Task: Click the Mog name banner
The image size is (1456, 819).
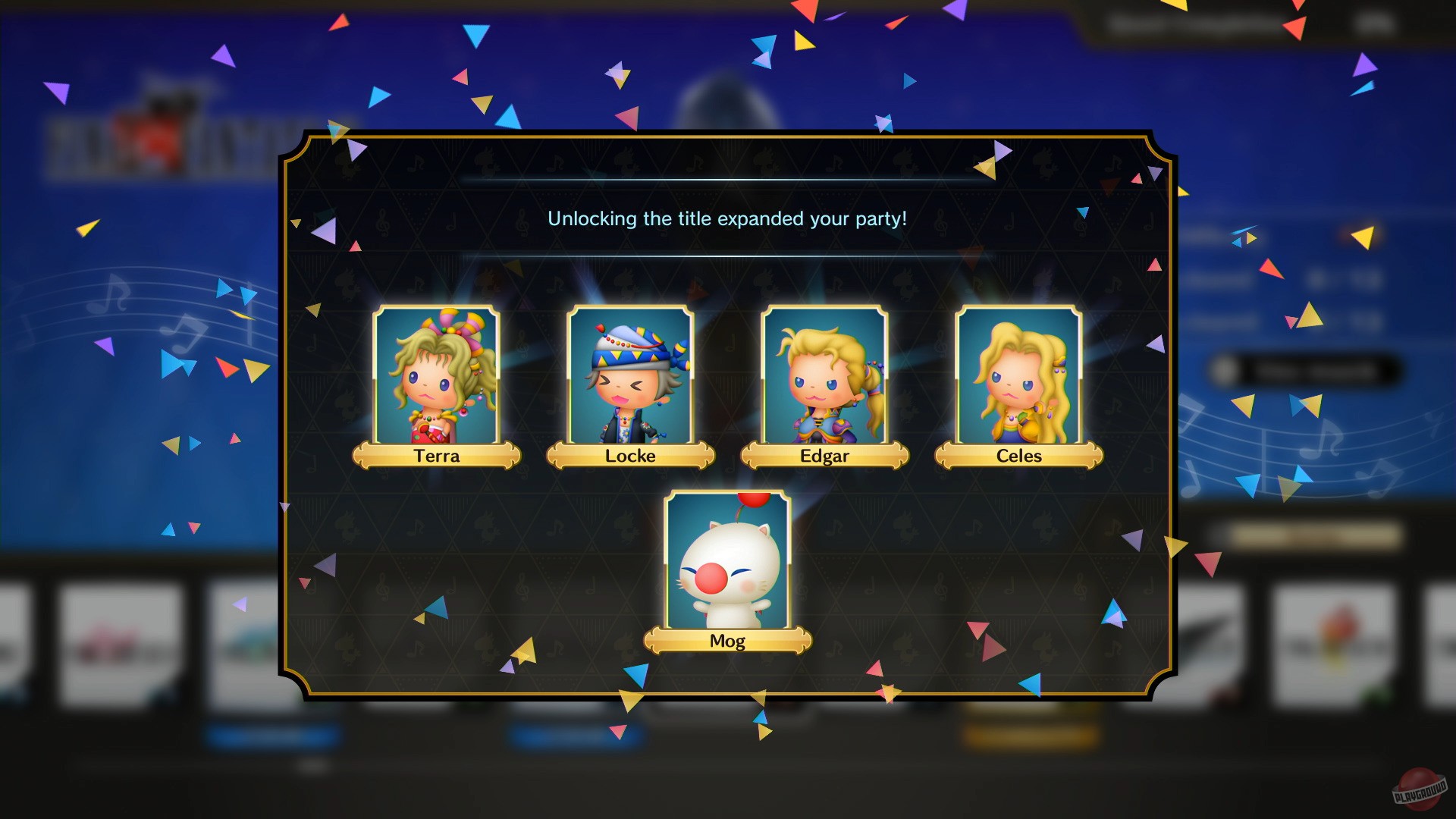Action: (727, 640)
